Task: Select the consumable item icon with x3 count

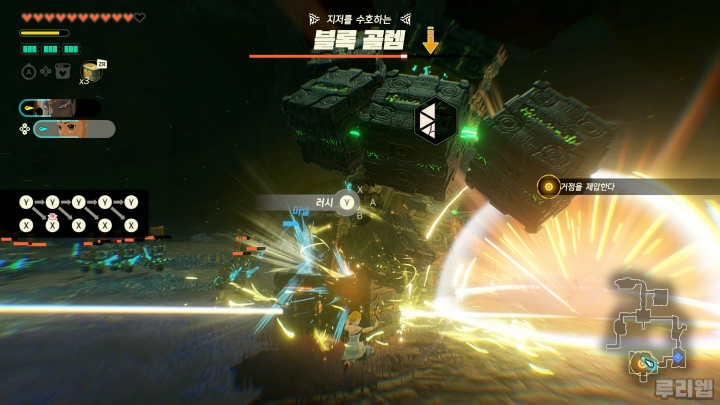Action: tap(93, 70)
